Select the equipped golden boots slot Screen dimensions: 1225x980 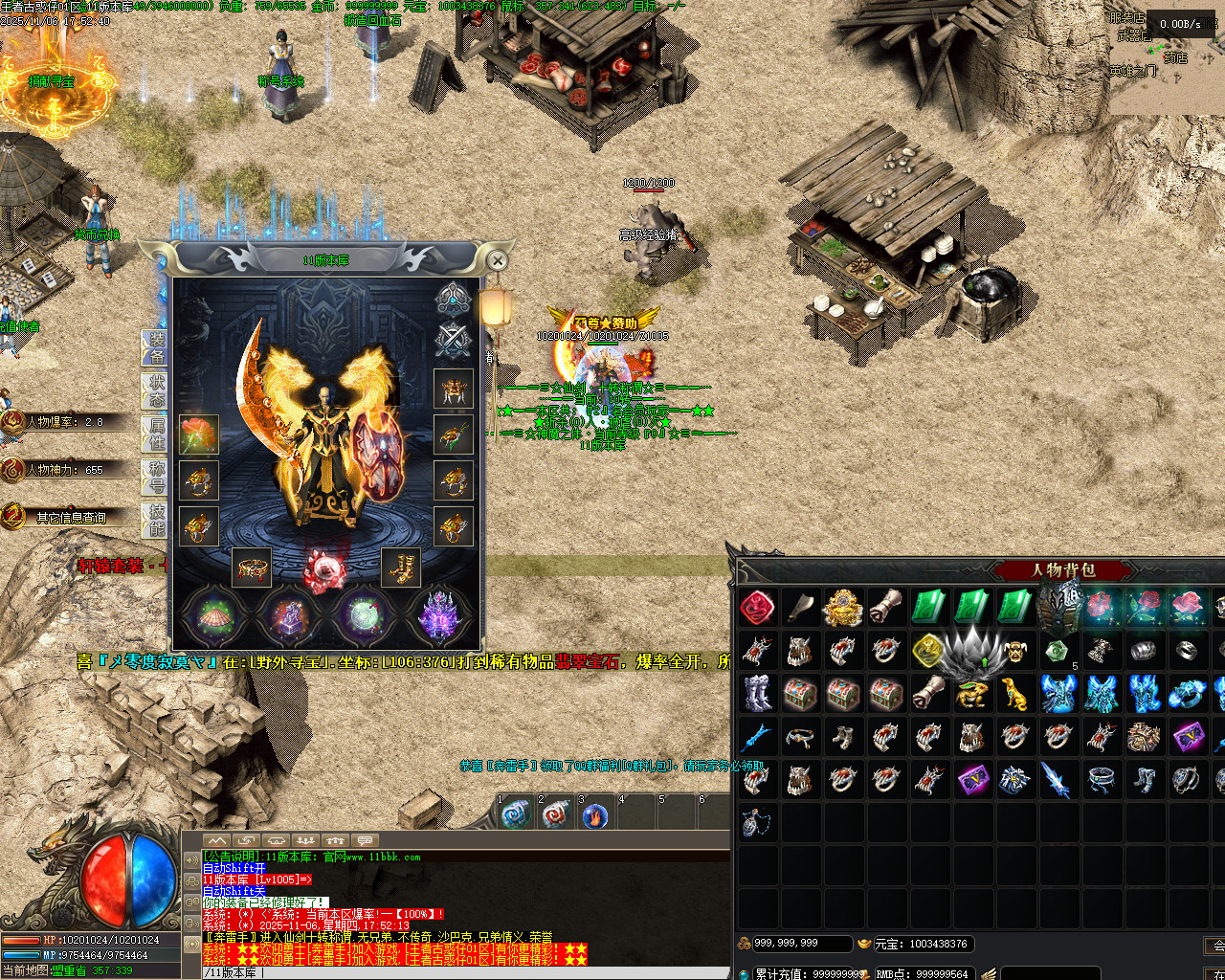(401, 568)
